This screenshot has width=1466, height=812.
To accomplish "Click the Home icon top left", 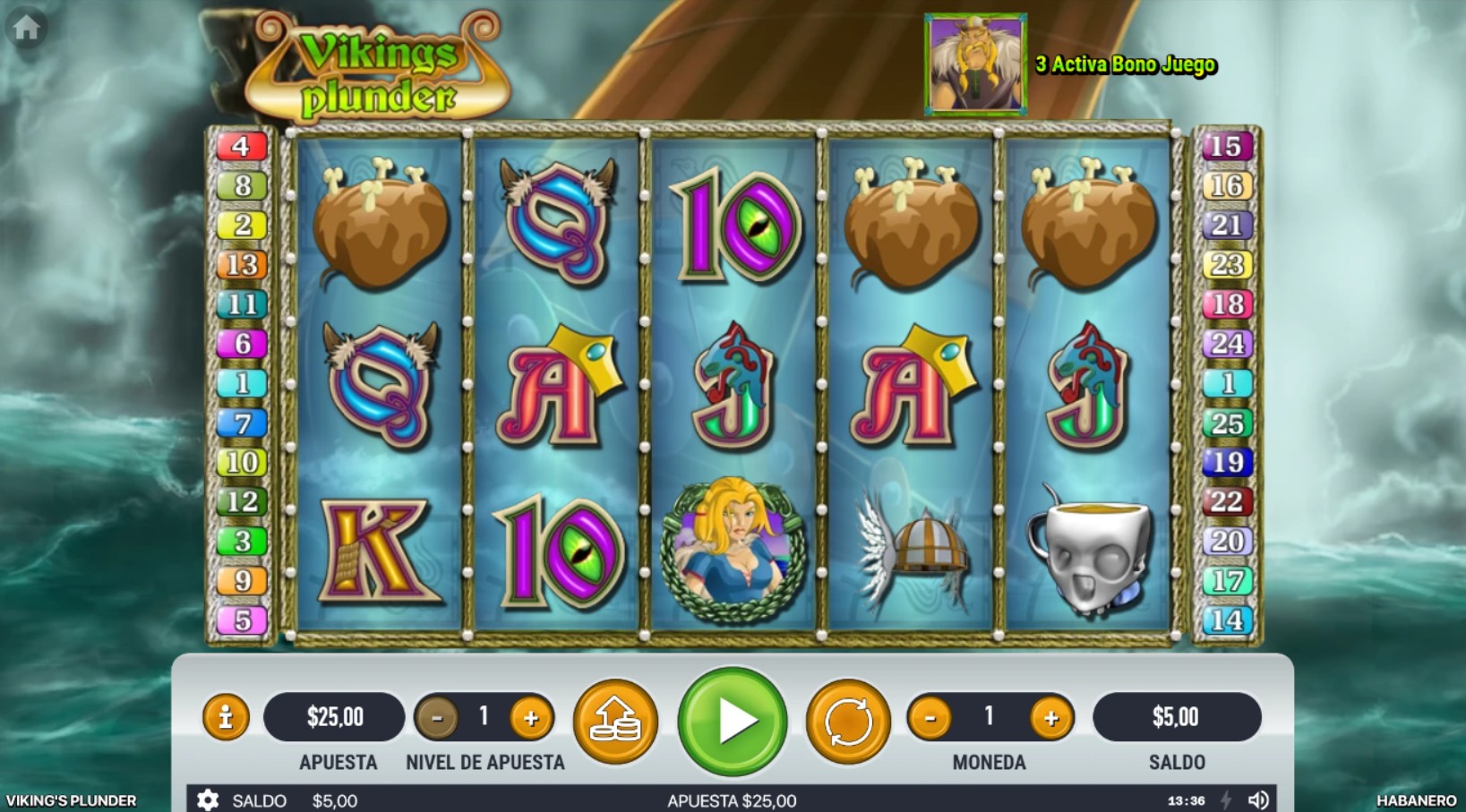I will (x=27, y=28).
